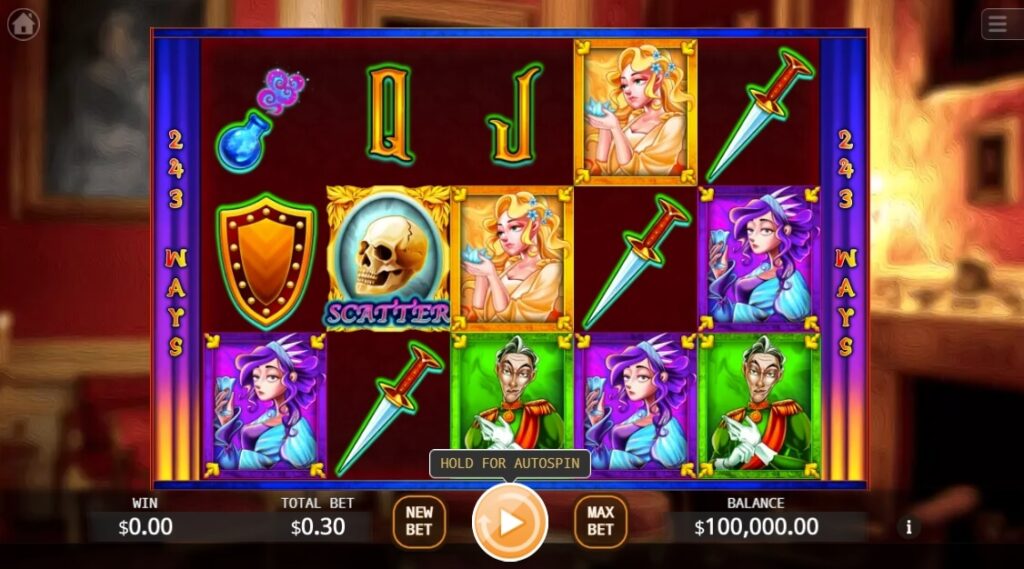Image resolution: width=1024 pixels, height=569 pixels.
Task: Open the New Bet options
Action: [x=419, y=521]
